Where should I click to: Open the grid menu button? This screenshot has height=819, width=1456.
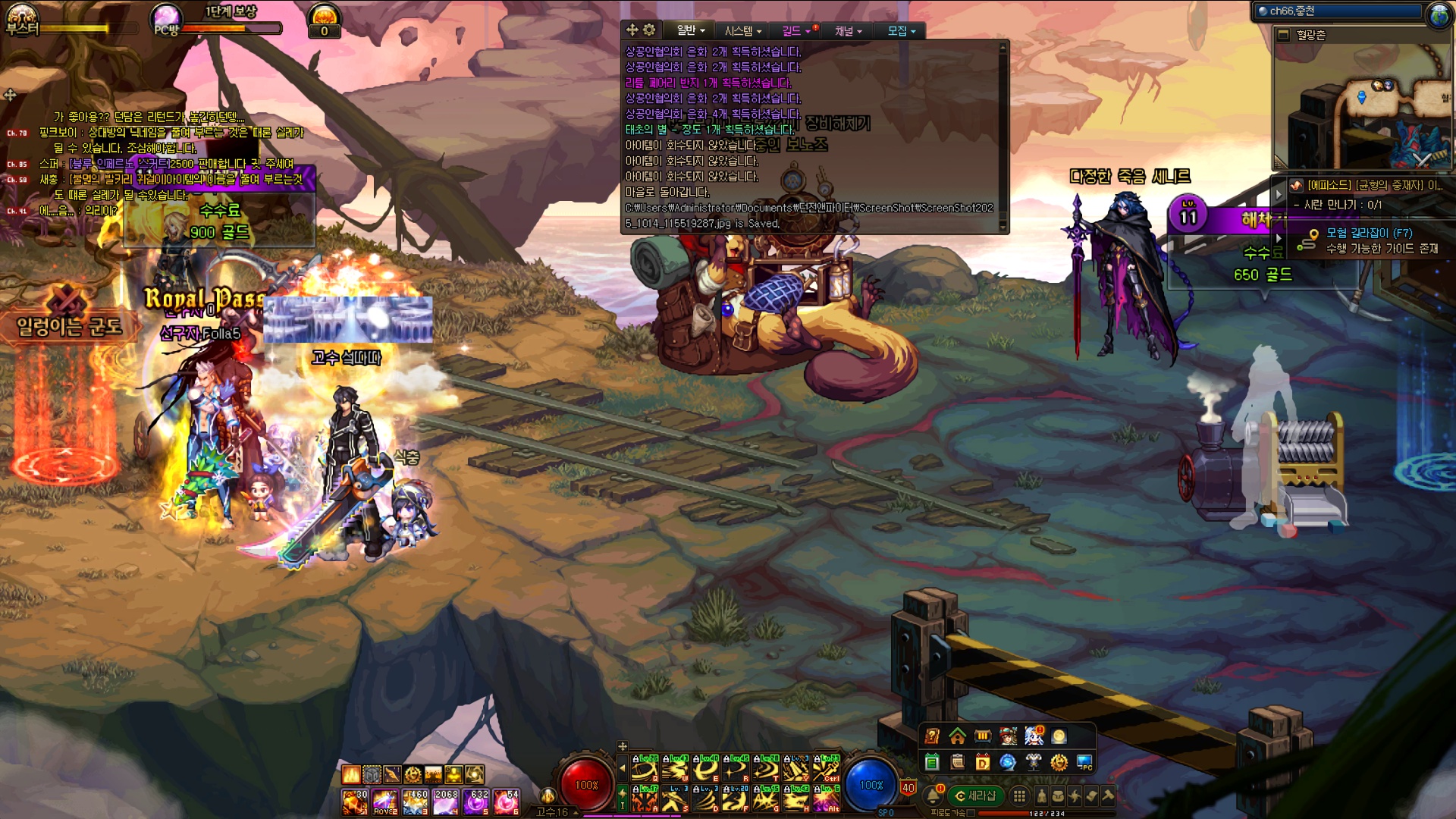click(1020, 795)
